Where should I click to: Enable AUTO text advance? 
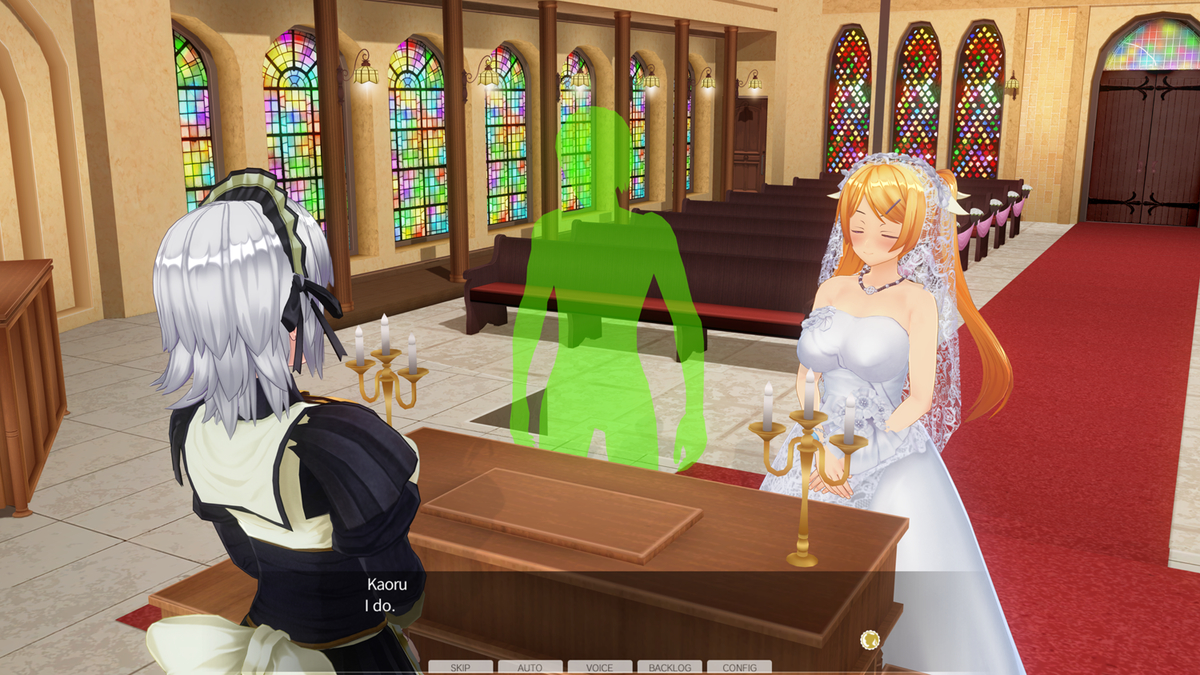pos(530,667)
